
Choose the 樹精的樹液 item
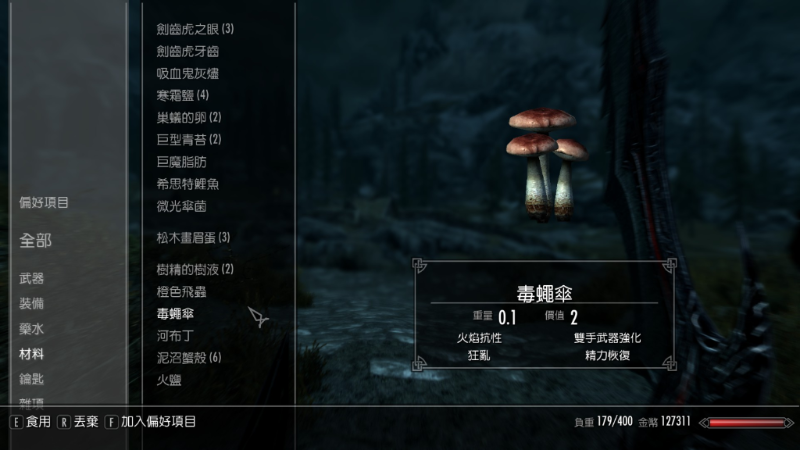point(195,269)
